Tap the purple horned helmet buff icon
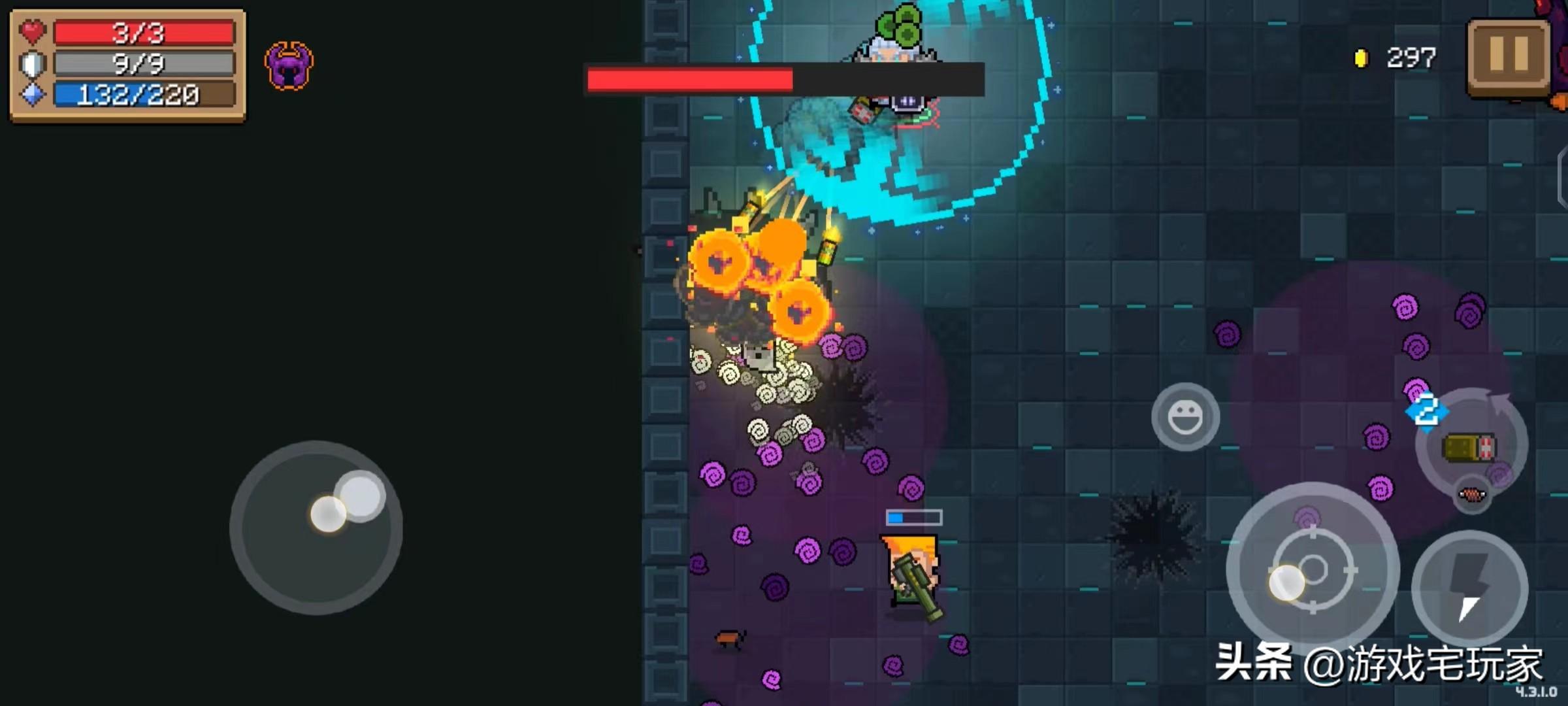Screen dimensions: 1568x706 289,65
